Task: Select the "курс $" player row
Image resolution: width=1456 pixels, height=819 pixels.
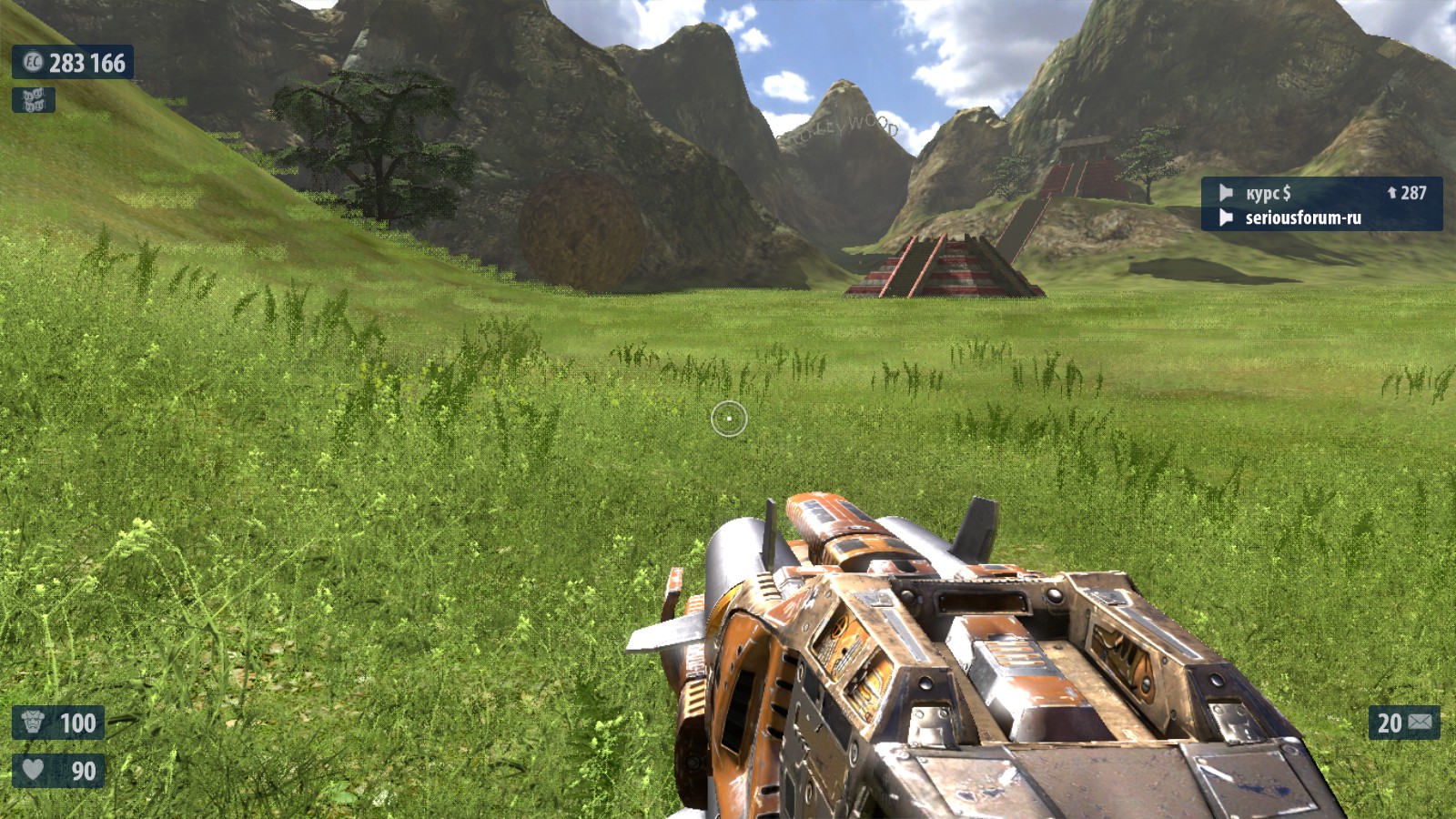Action: (x=1321, y=193)
